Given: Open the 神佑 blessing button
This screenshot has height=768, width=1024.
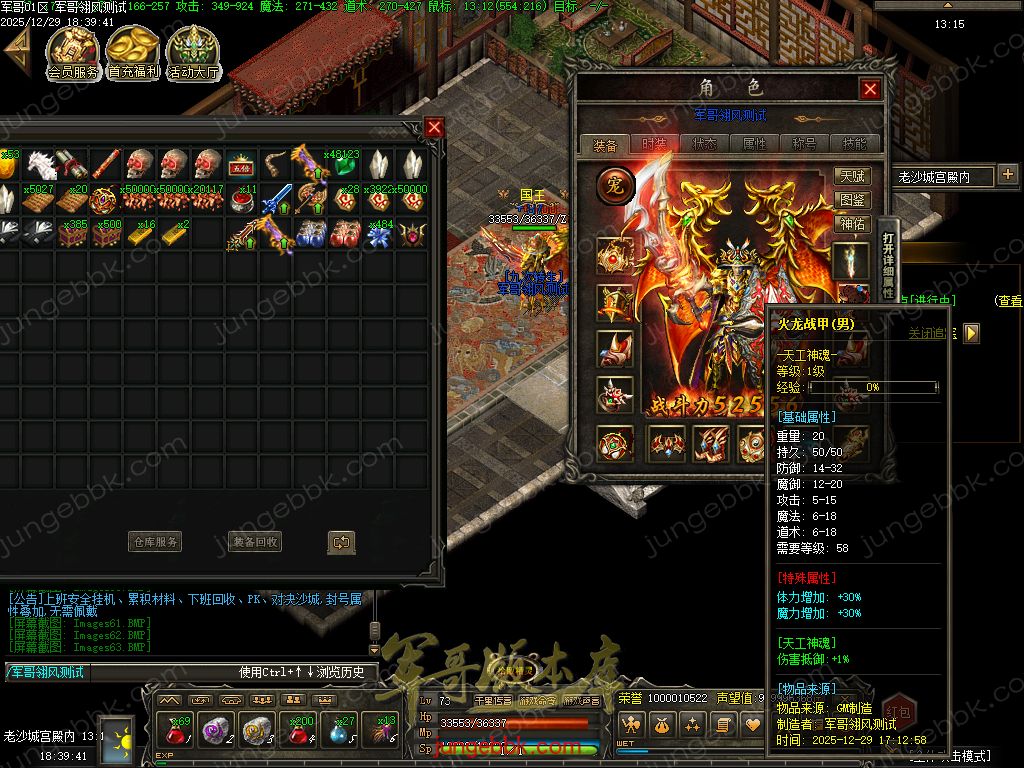Looking at the screenshot, I should [x=852, y=224].
